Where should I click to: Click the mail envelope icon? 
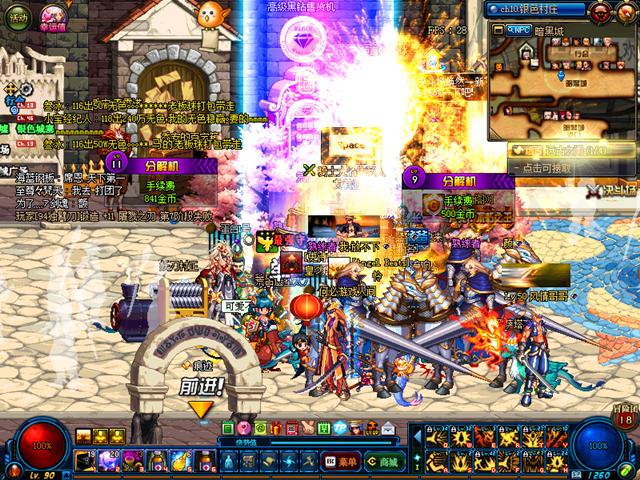388,428
